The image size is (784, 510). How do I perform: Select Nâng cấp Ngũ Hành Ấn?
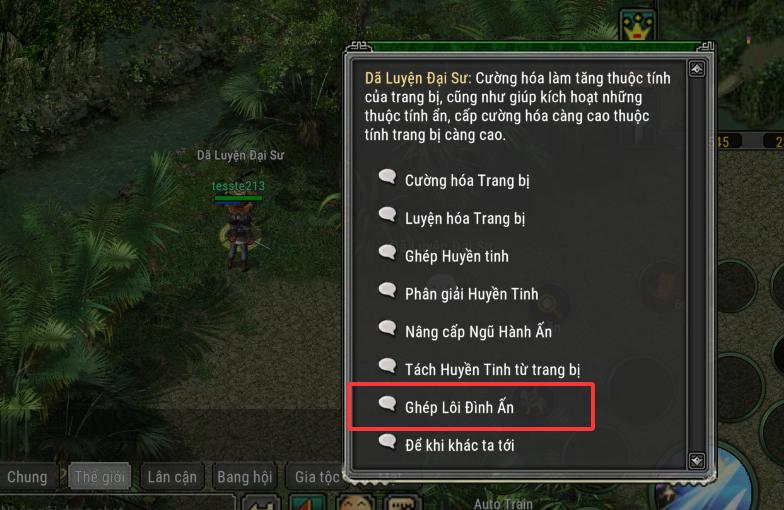point(478,331)
